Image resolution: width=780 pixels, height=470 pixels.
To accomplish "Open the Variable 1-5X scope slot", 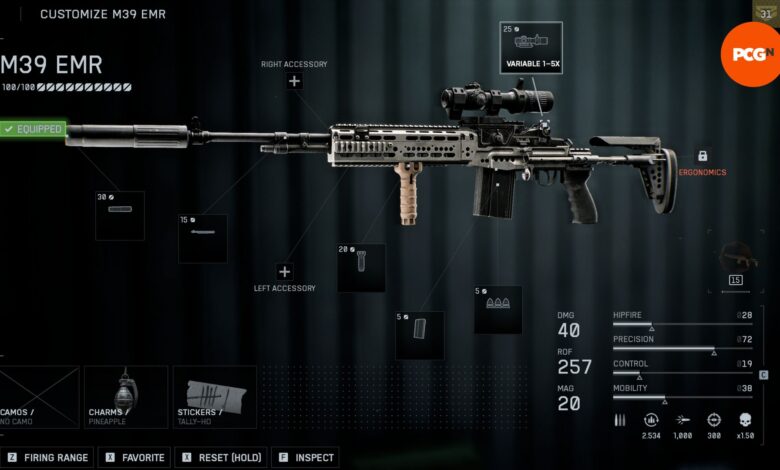I will (x=531, y=46).
